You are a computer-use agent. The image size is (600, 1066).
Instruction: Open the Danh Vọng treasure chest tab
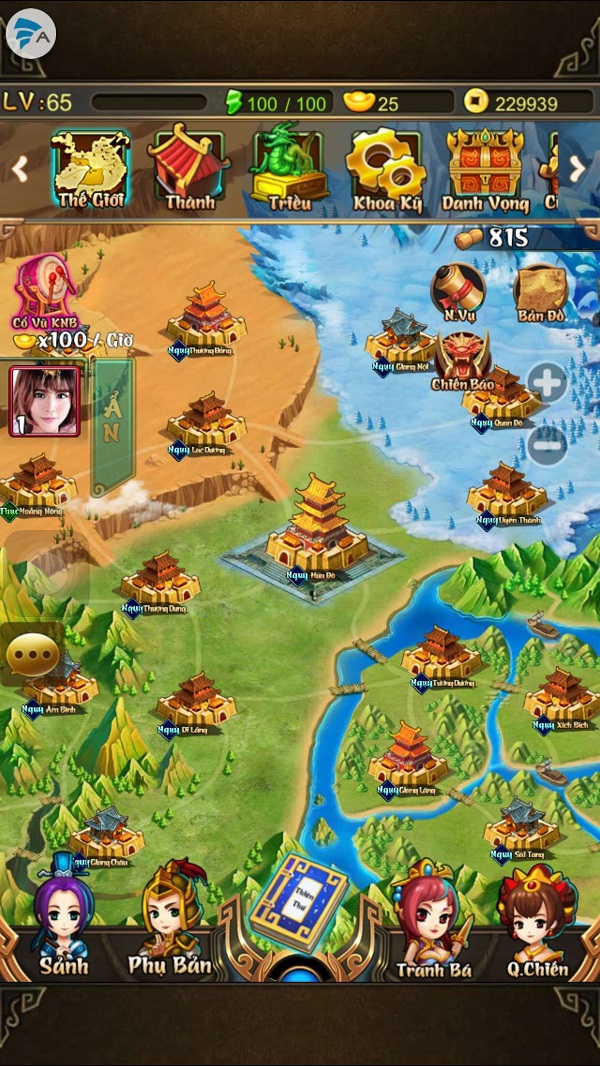coord(484,168)
